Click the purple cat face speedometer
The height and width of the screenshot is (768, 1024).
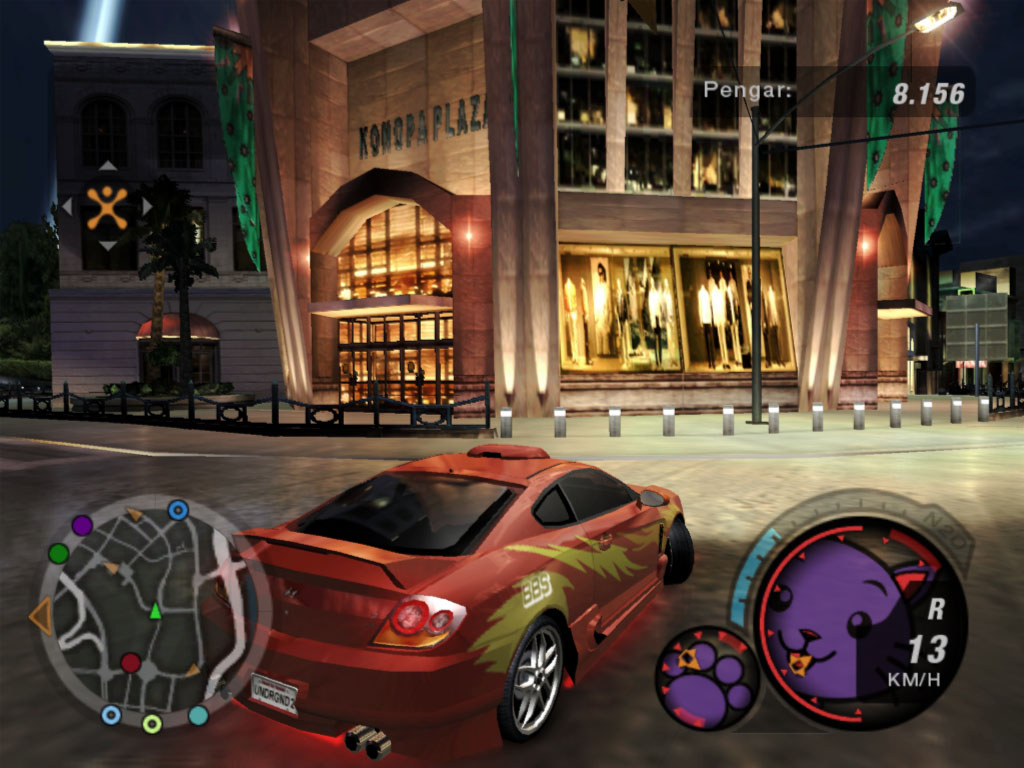835,625
